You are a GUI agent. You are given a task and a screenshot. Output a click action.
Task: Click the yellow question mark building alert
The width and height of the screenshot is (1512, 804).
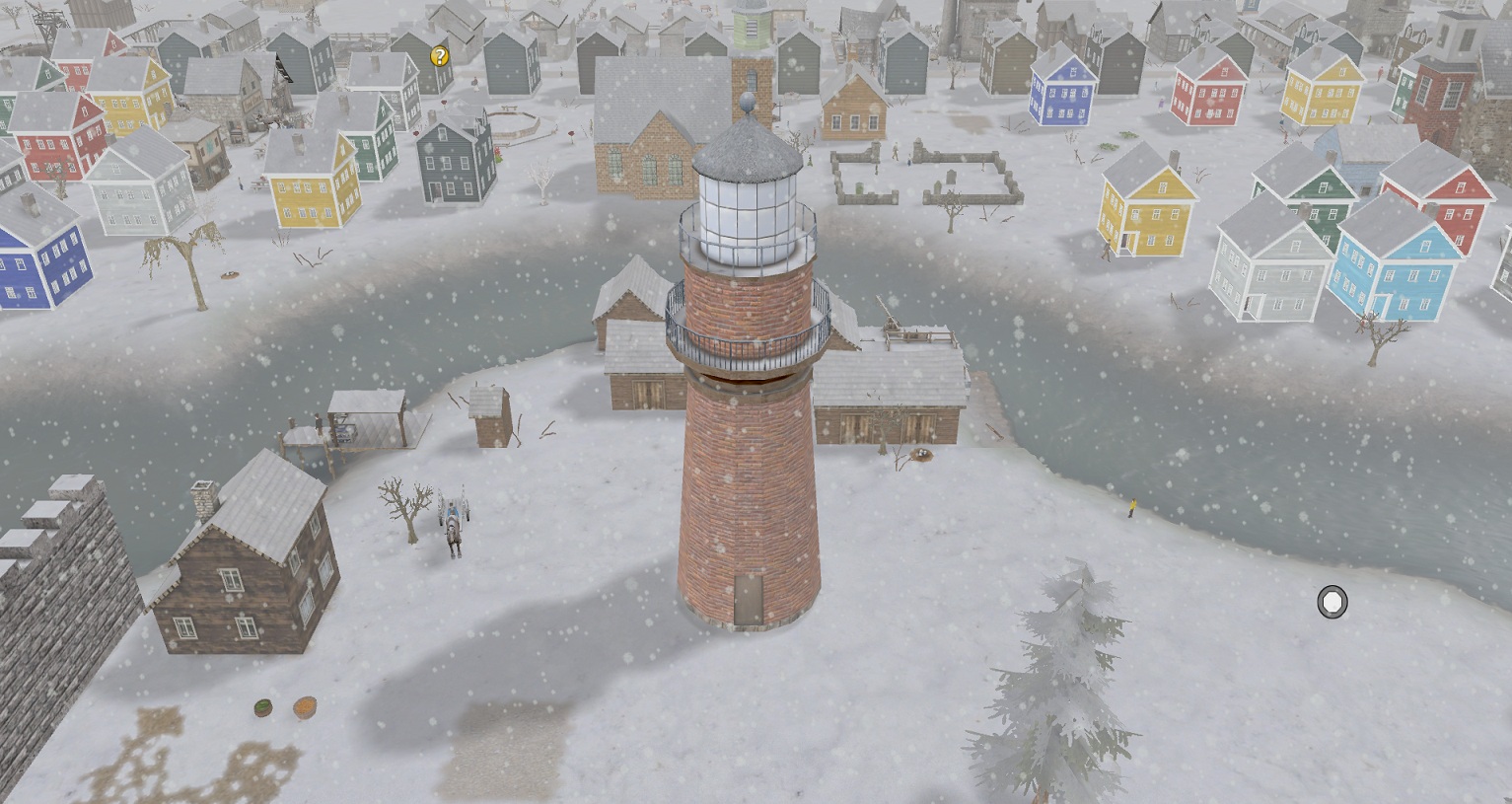(x=440, y=57)
